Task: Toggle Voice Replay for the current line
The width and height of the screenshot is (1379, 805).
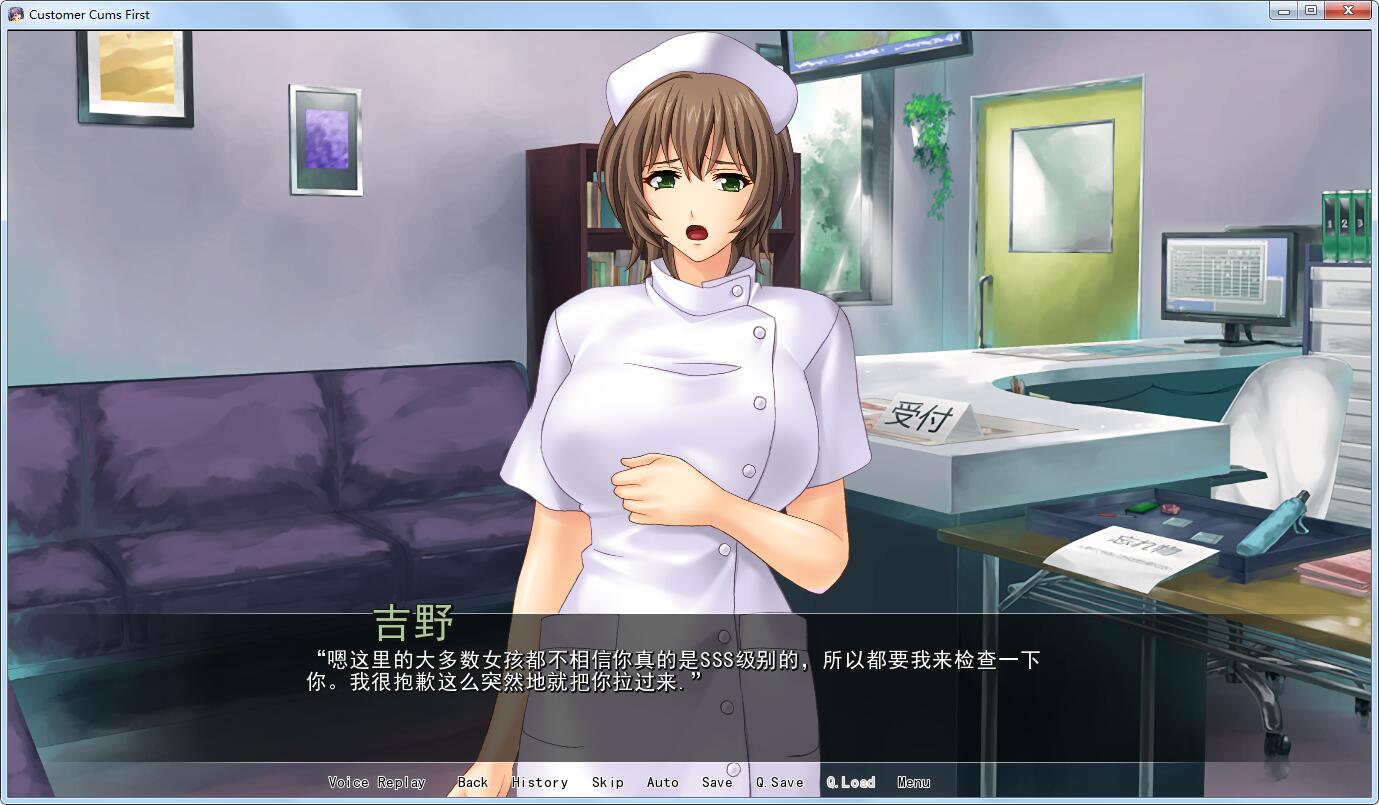Action: (376, 782)
